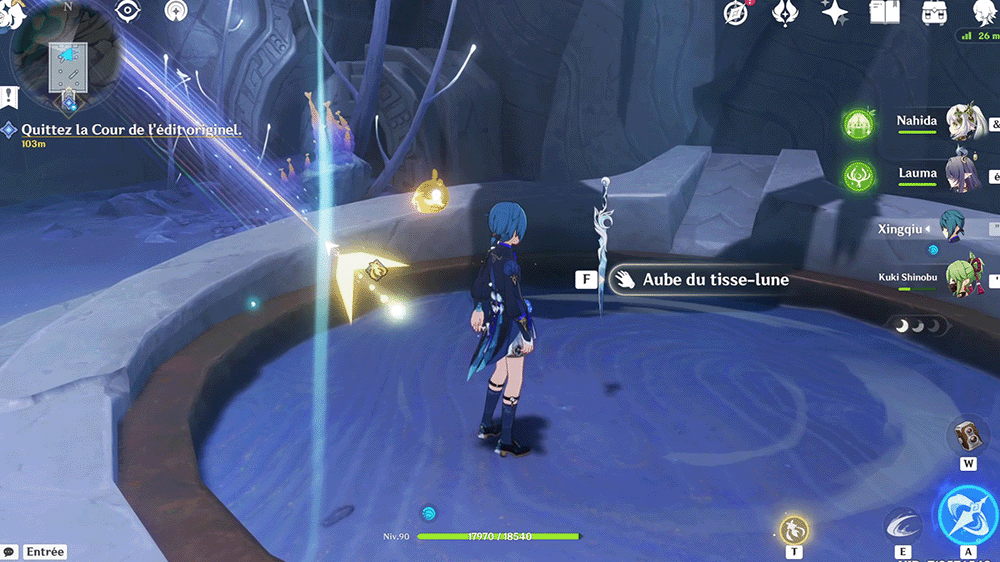Image resolution: width=1000 pixels, height=562 pixels.
Task: Open the wing-shaped icon in top bar
Action: click(x=786, y=13)
